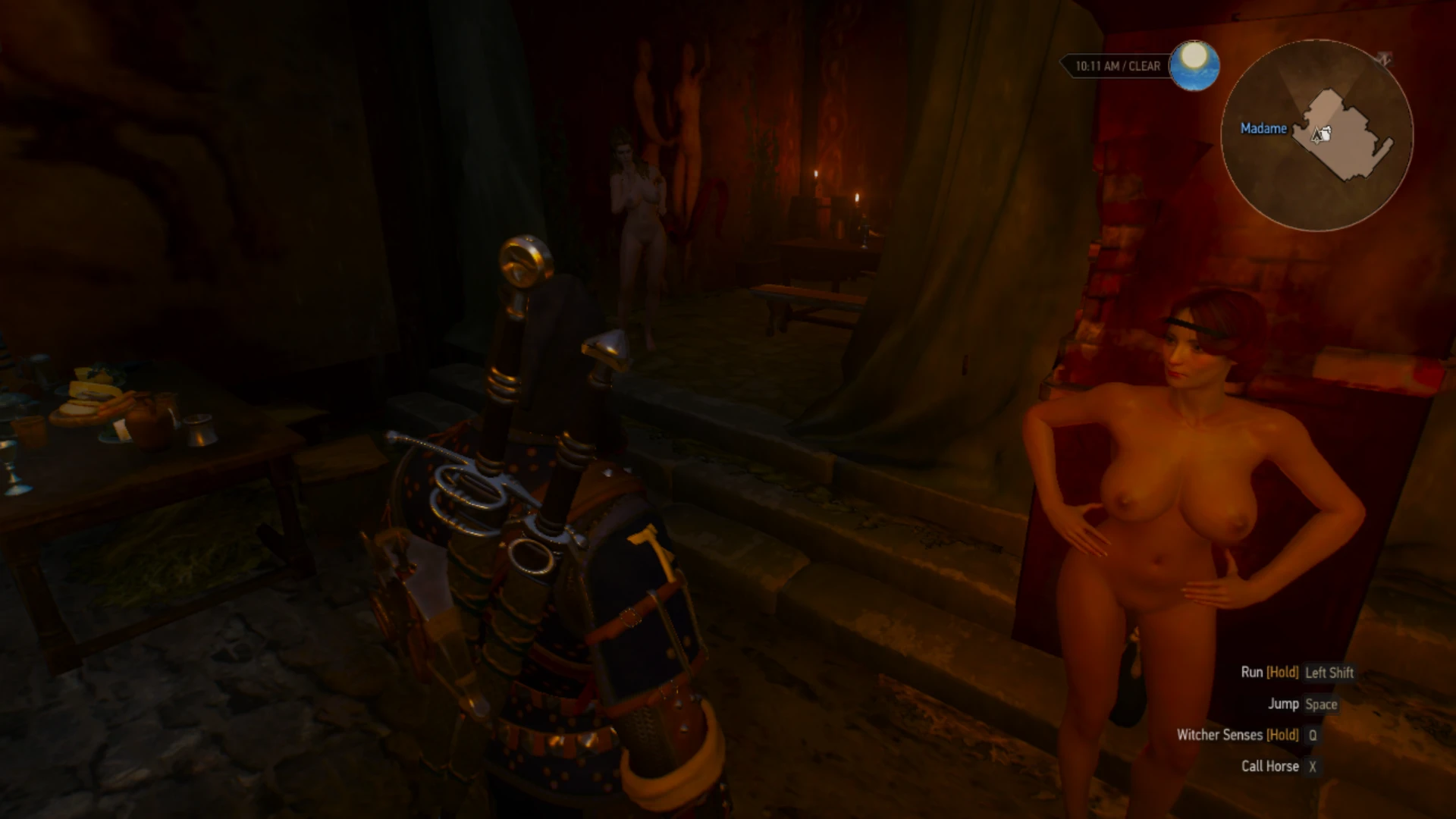Expand the 10:11 AM / CLEAR time banner
Image resolution: width=1456 pixels, height=819 pixels.
(1117, 66)
